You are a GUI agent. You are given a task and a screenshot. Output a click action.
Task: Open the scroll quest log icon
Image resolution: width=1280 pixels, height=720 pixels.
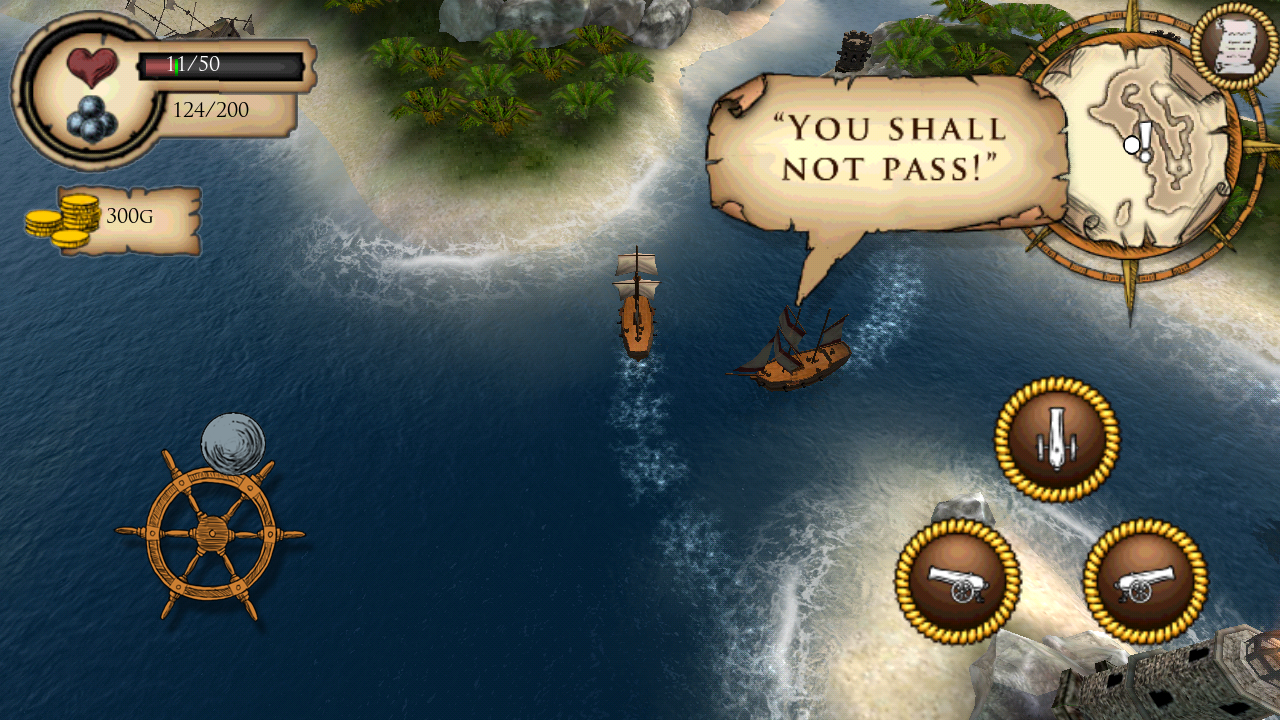1236,46
